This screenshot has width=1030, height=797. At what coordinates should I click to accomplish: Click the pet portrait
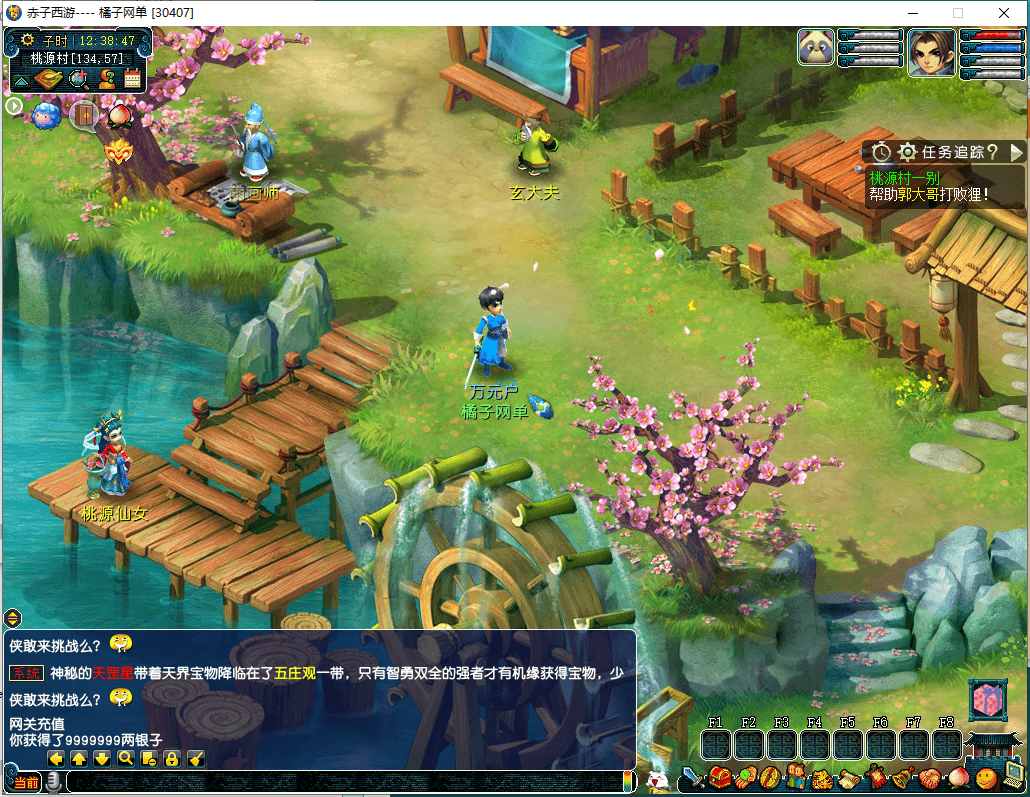coord(816,47)
